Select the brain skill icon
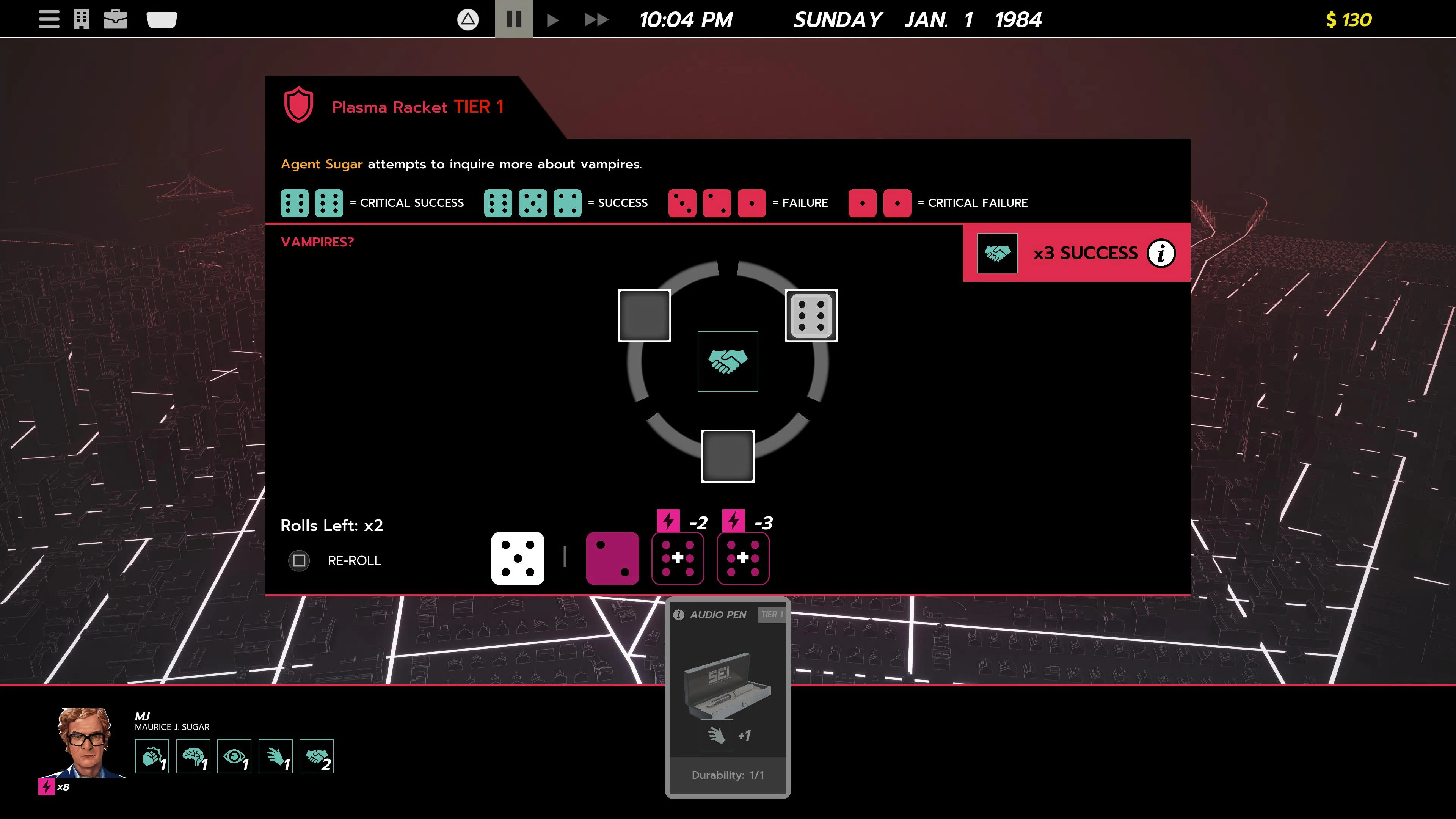 (x=193, y=756)
